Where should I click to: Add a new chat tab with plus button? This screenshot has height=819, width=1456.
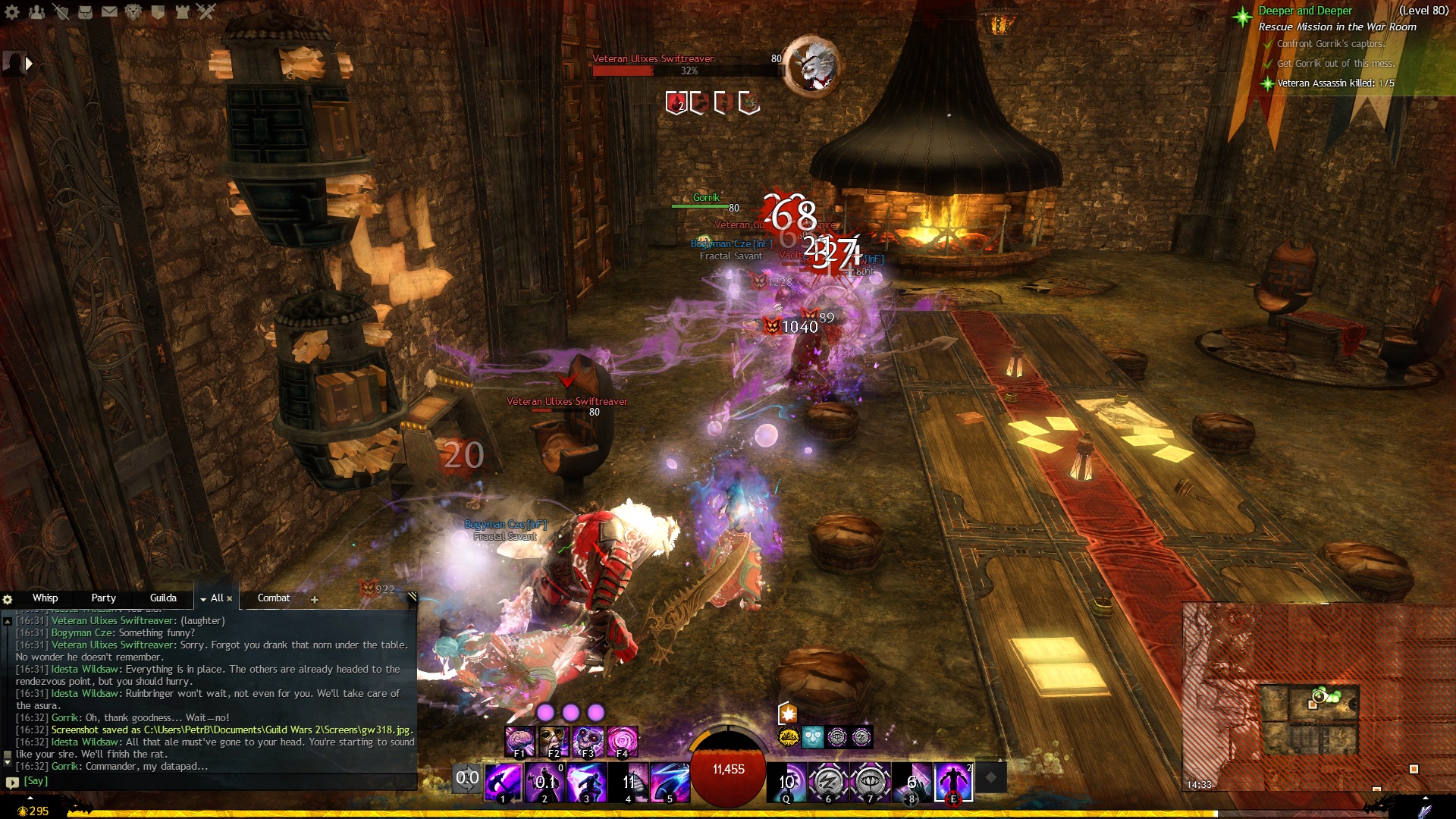[x=315, y=600]
